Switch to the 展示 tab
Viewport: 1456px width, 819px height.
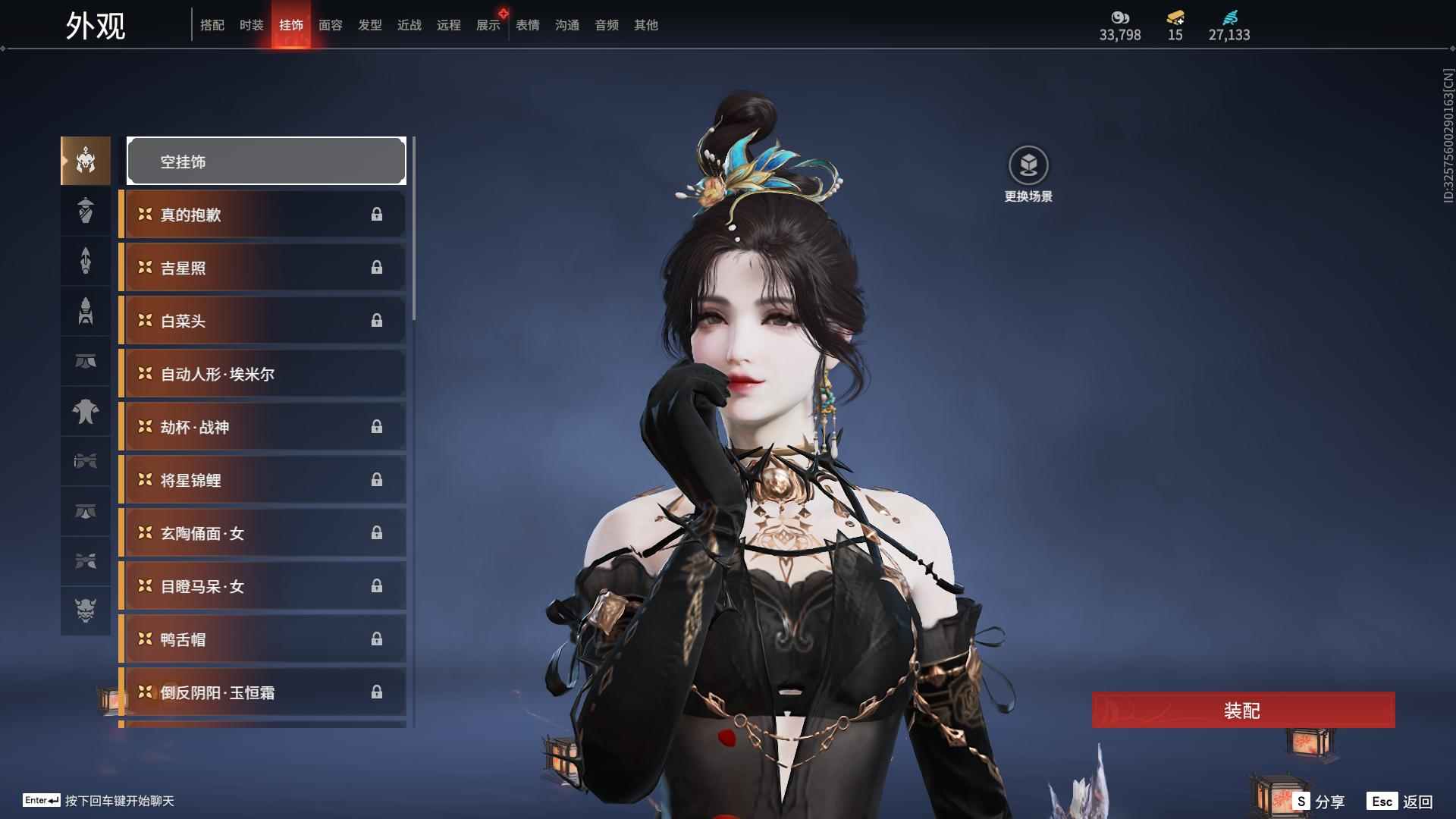[x=488, y=25]
